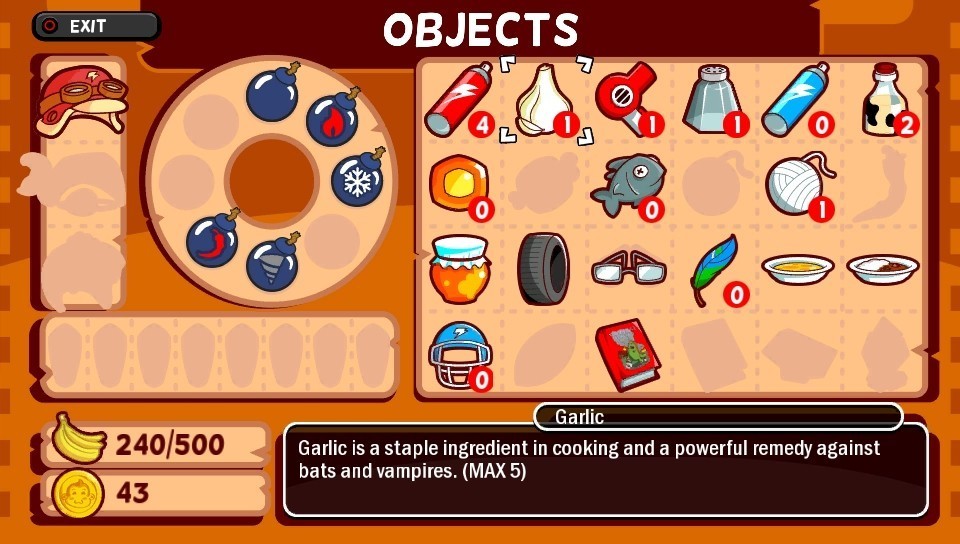Screen dimensions: 960x544
Task: Select the red book item
Action: pyautogui.click(x=627, y=352)
